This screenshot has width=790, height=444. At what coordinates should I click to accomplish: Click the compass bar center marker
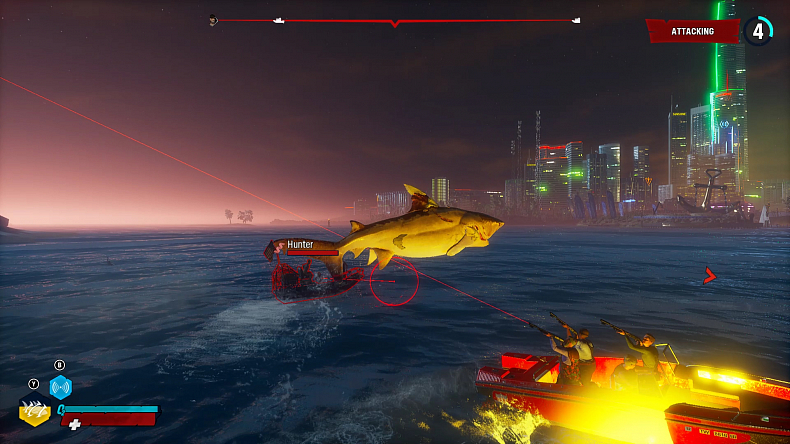tap(395, 22)
